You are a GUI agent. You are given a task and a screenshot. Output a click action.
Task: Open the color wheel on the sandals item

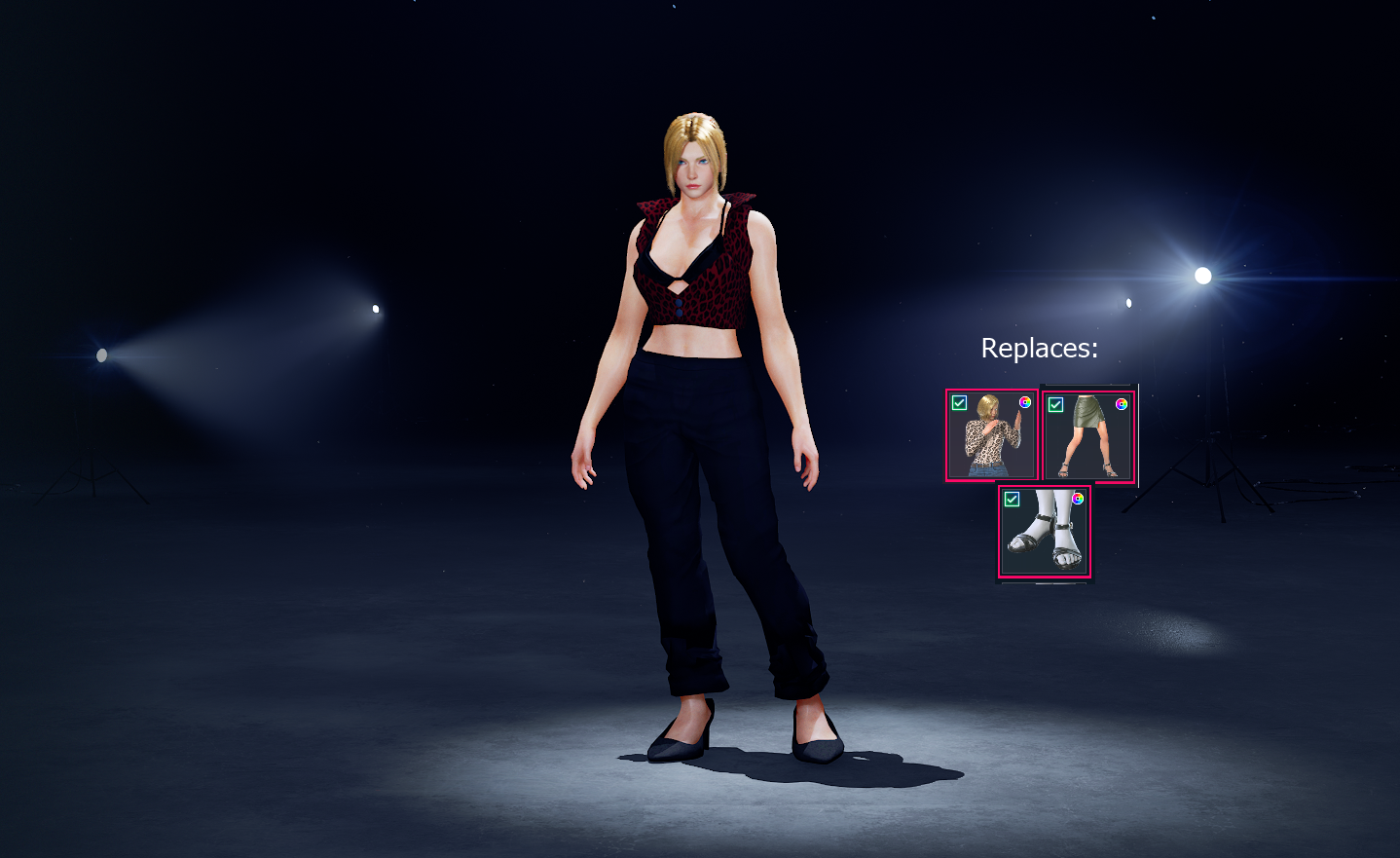pos(1078,500)
